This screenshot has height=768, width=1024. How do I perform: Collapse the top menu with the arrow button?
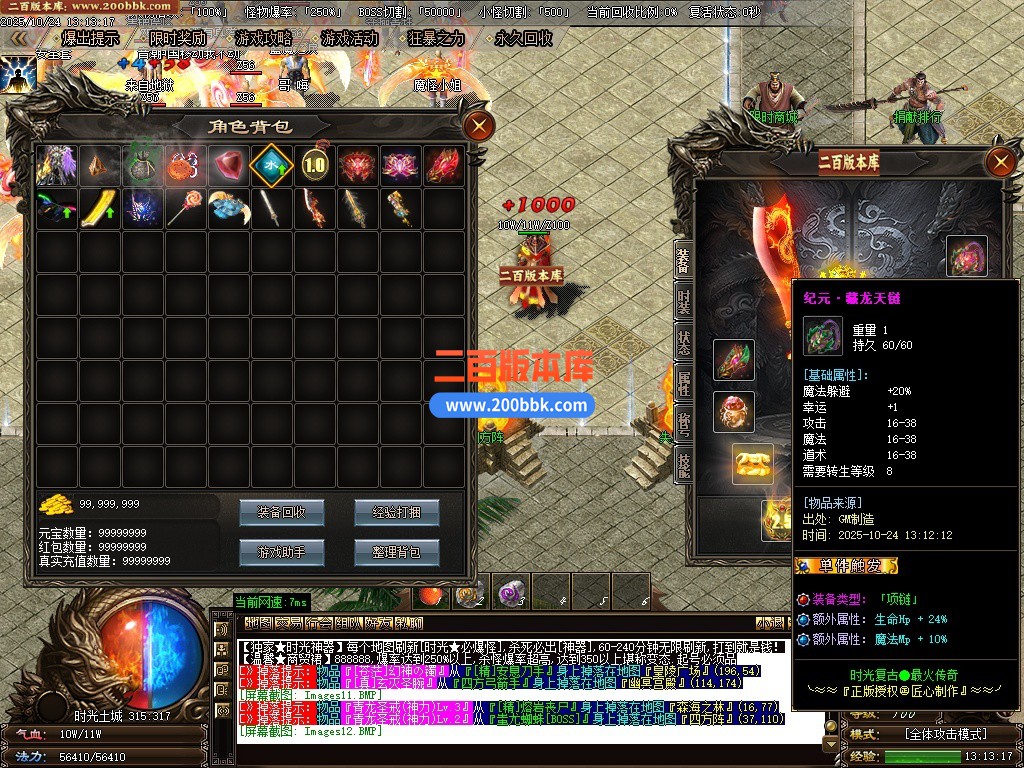tap(17, 39)
